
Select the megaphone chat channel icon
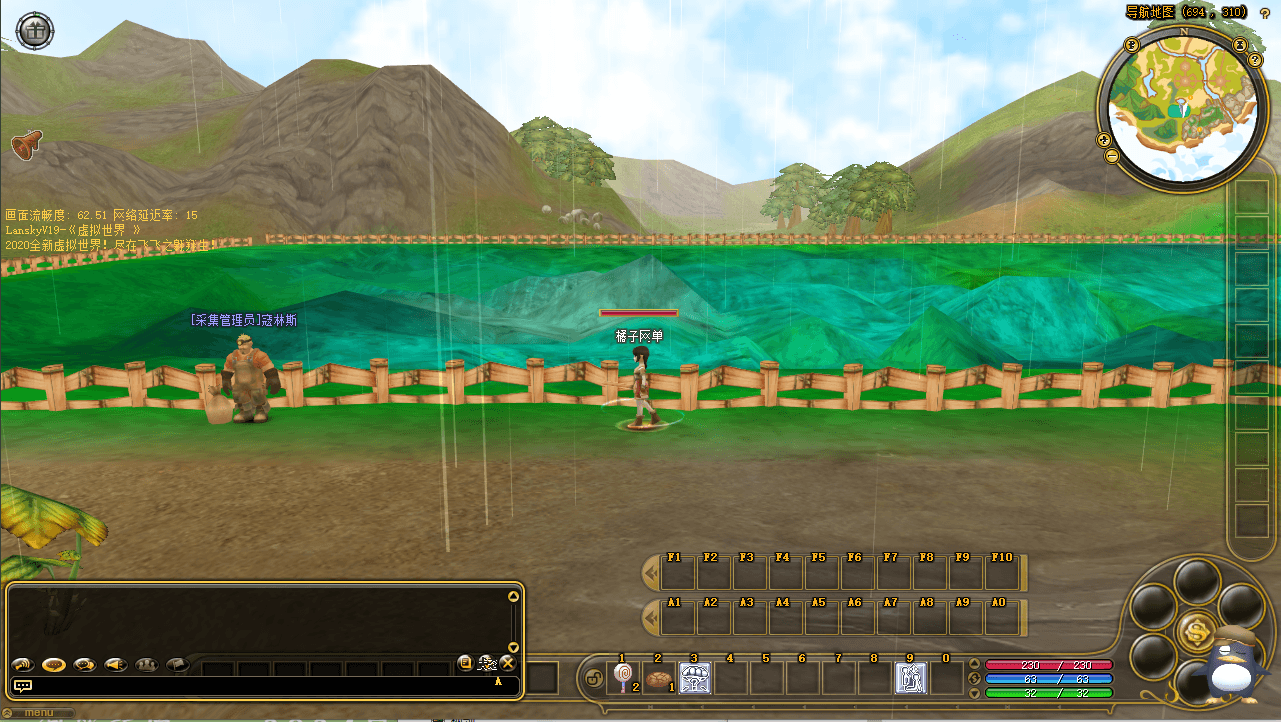point(116,664)
